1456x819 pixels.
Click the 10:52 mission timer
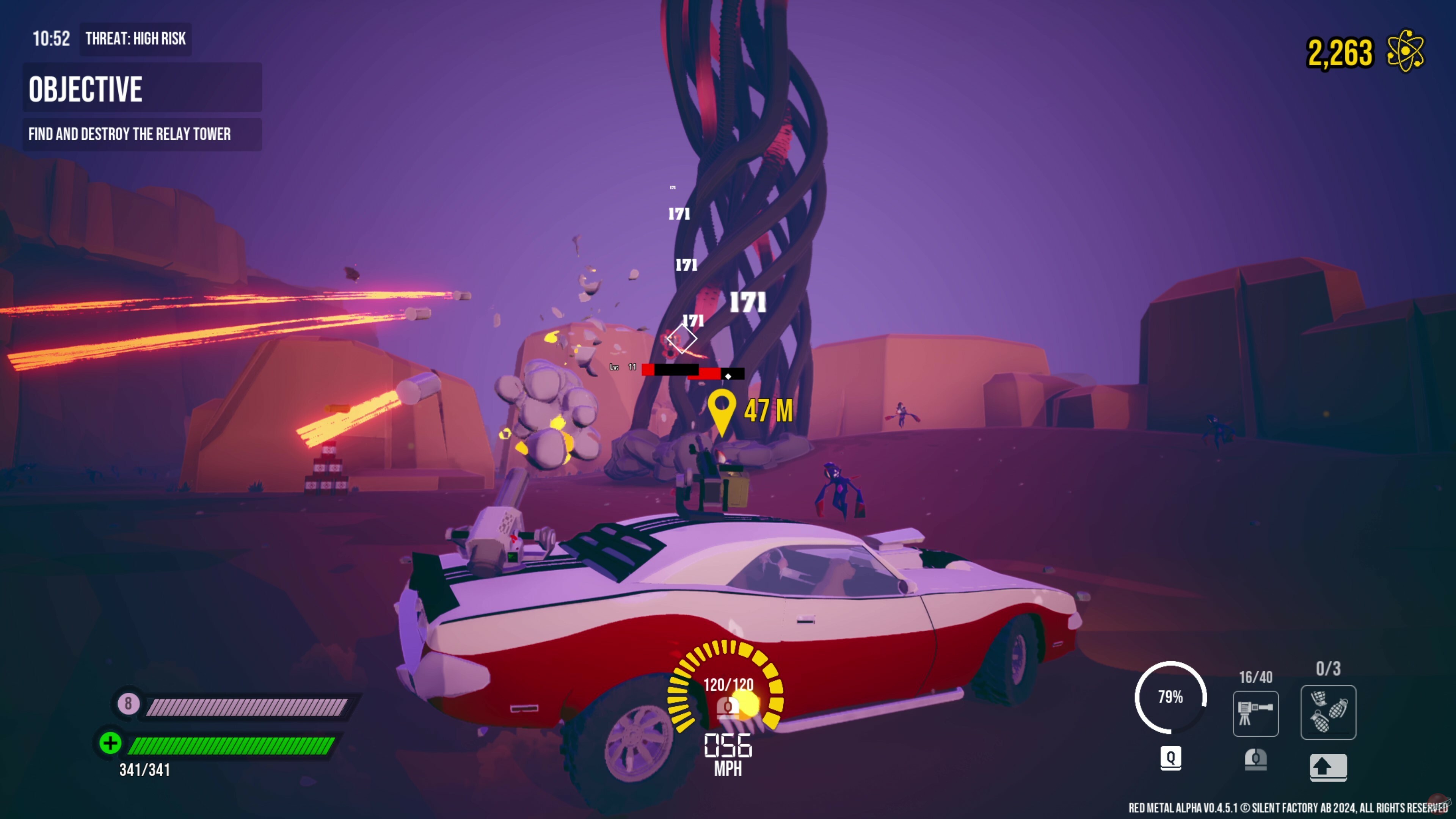point(52,39)
